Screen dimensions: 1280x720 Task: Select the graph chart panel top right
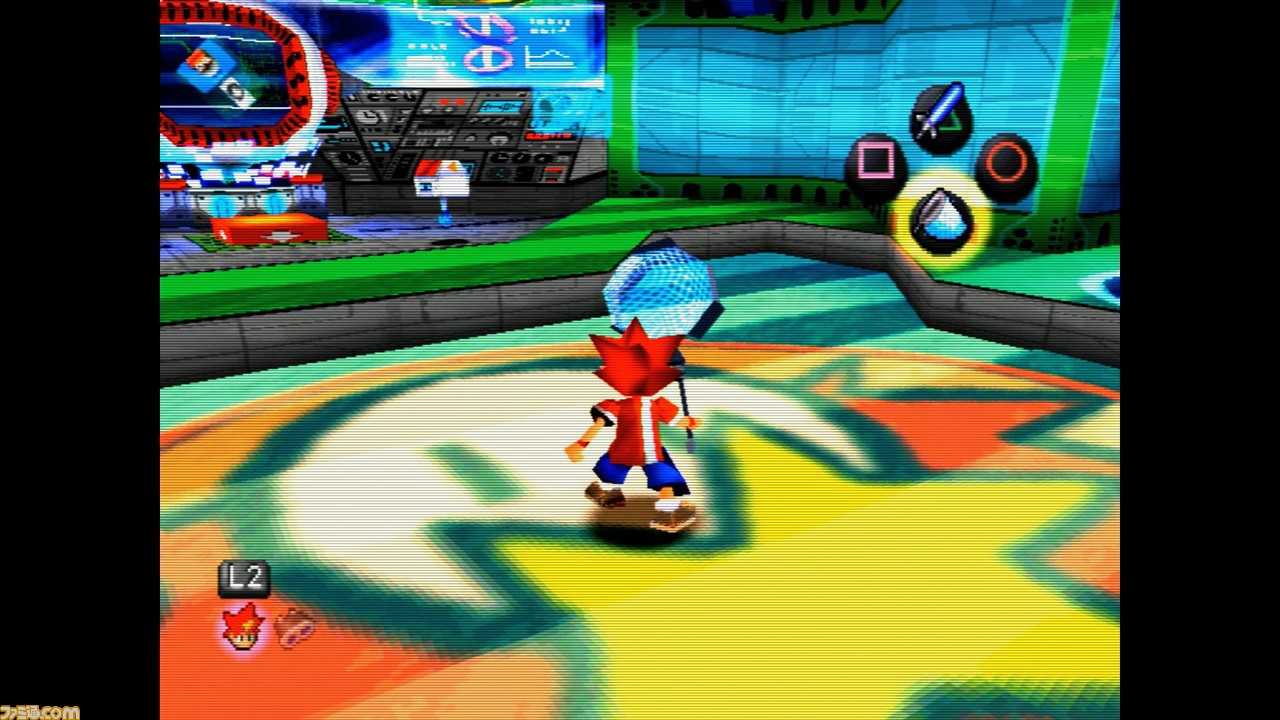pos(547,58)
